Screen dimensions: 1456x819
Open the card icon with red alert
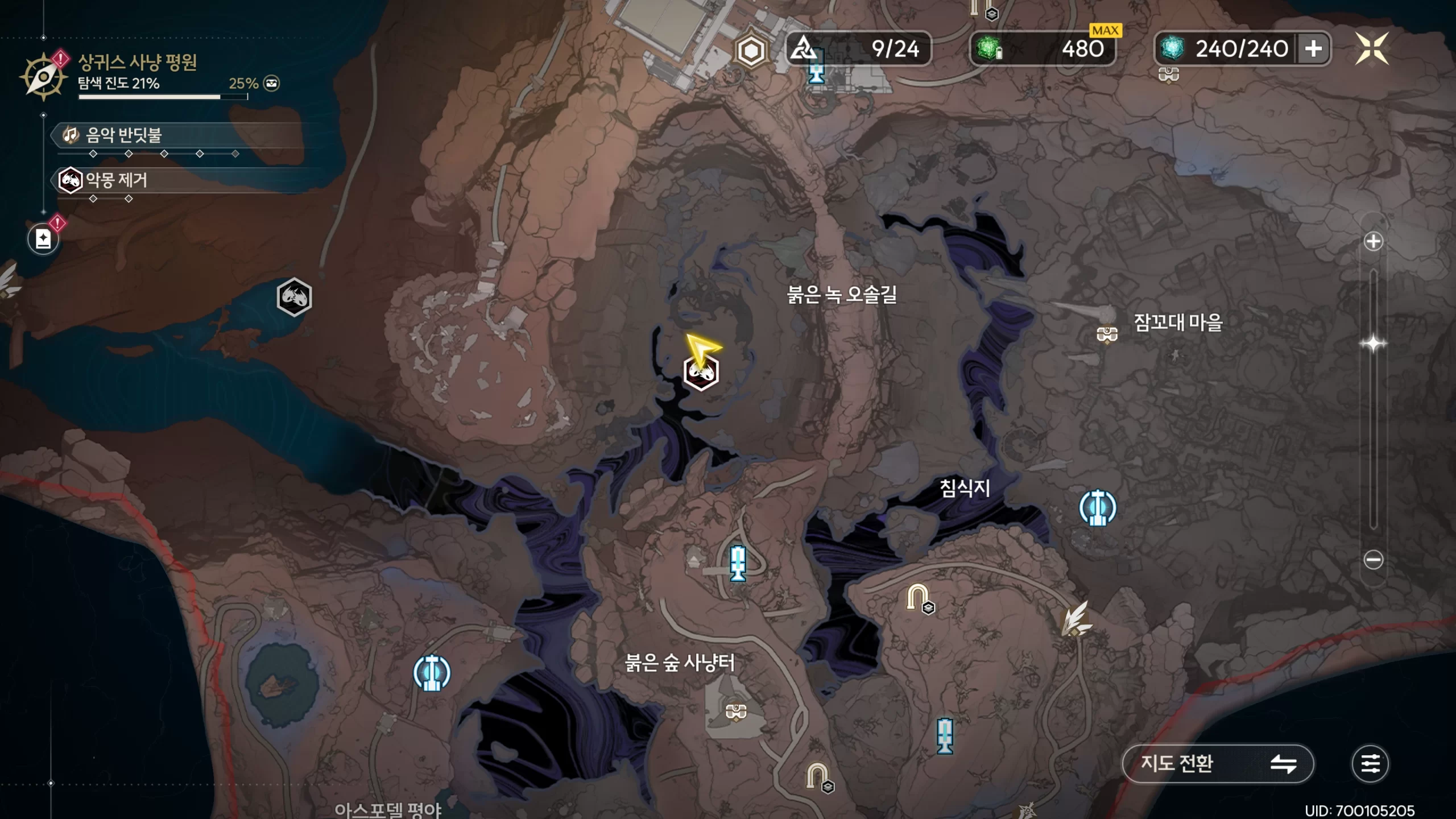(x=43, y=239)
